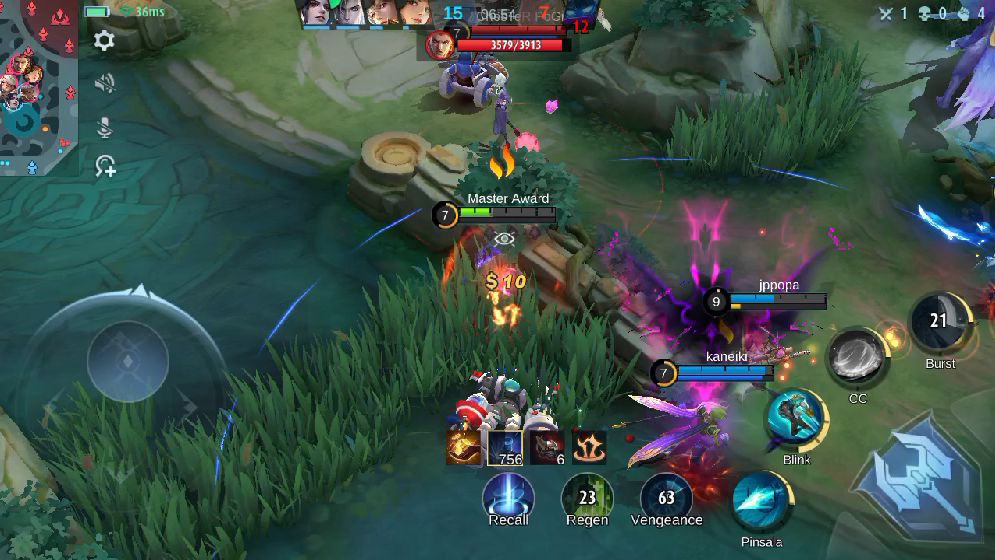Cast the Vengeance battle spell
The image size is (995, 560).
[x=666, y=495]
